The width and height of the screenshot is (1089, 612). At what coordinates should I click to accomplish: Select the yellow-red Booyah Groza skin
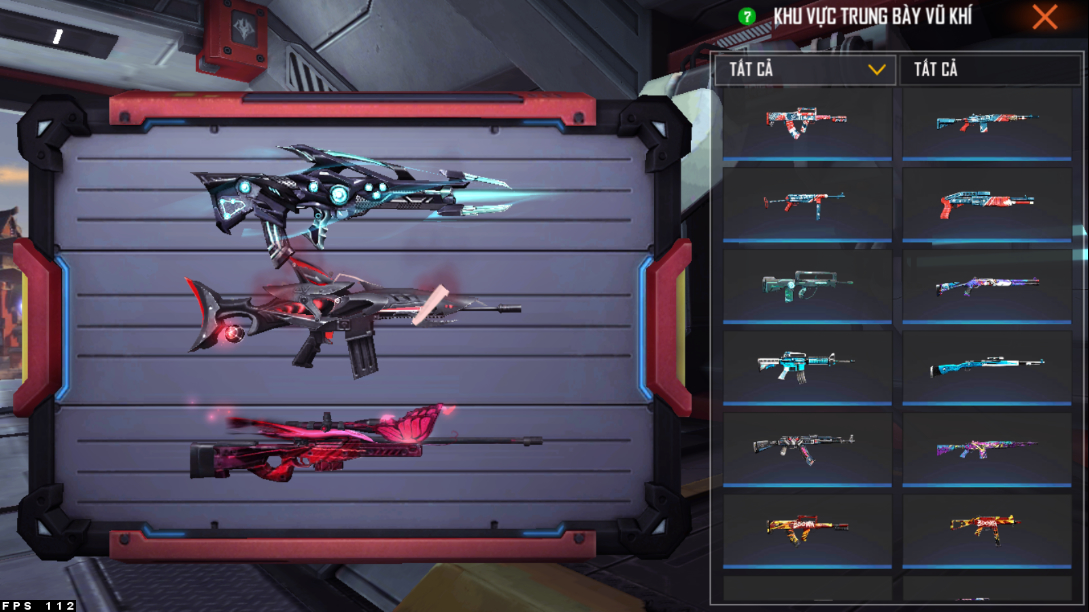pyautogui.click(x=806, y=527)
